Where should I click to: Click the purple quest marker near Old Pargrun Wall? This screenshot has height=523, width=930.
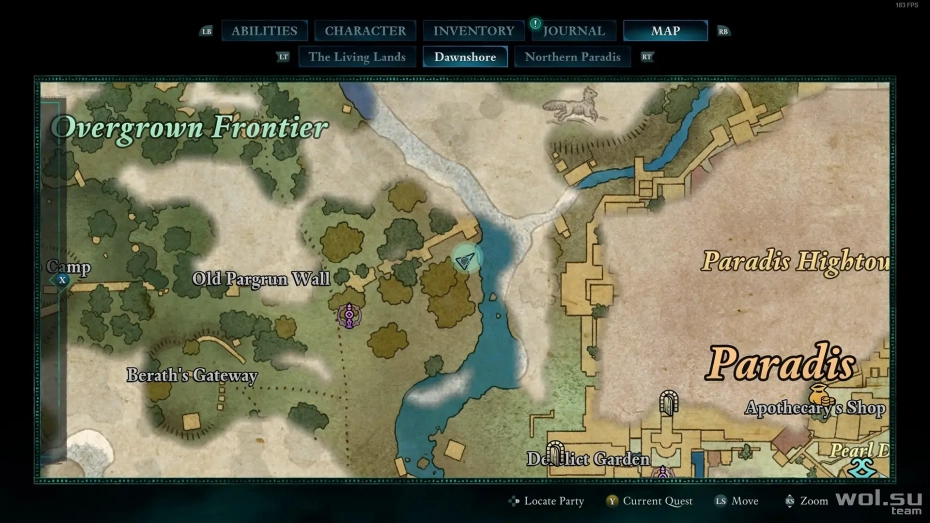pos(349,316)
